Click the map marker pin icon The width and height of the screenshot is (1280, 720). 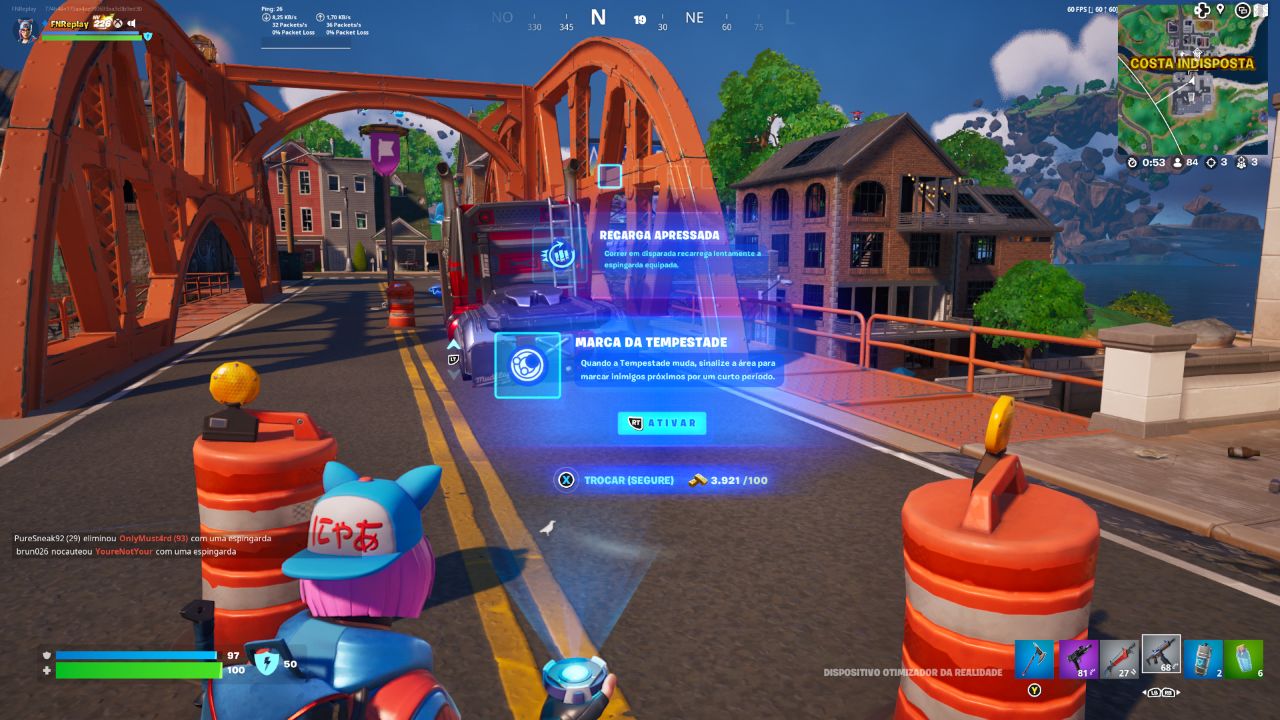click(x=1220, y=10)
